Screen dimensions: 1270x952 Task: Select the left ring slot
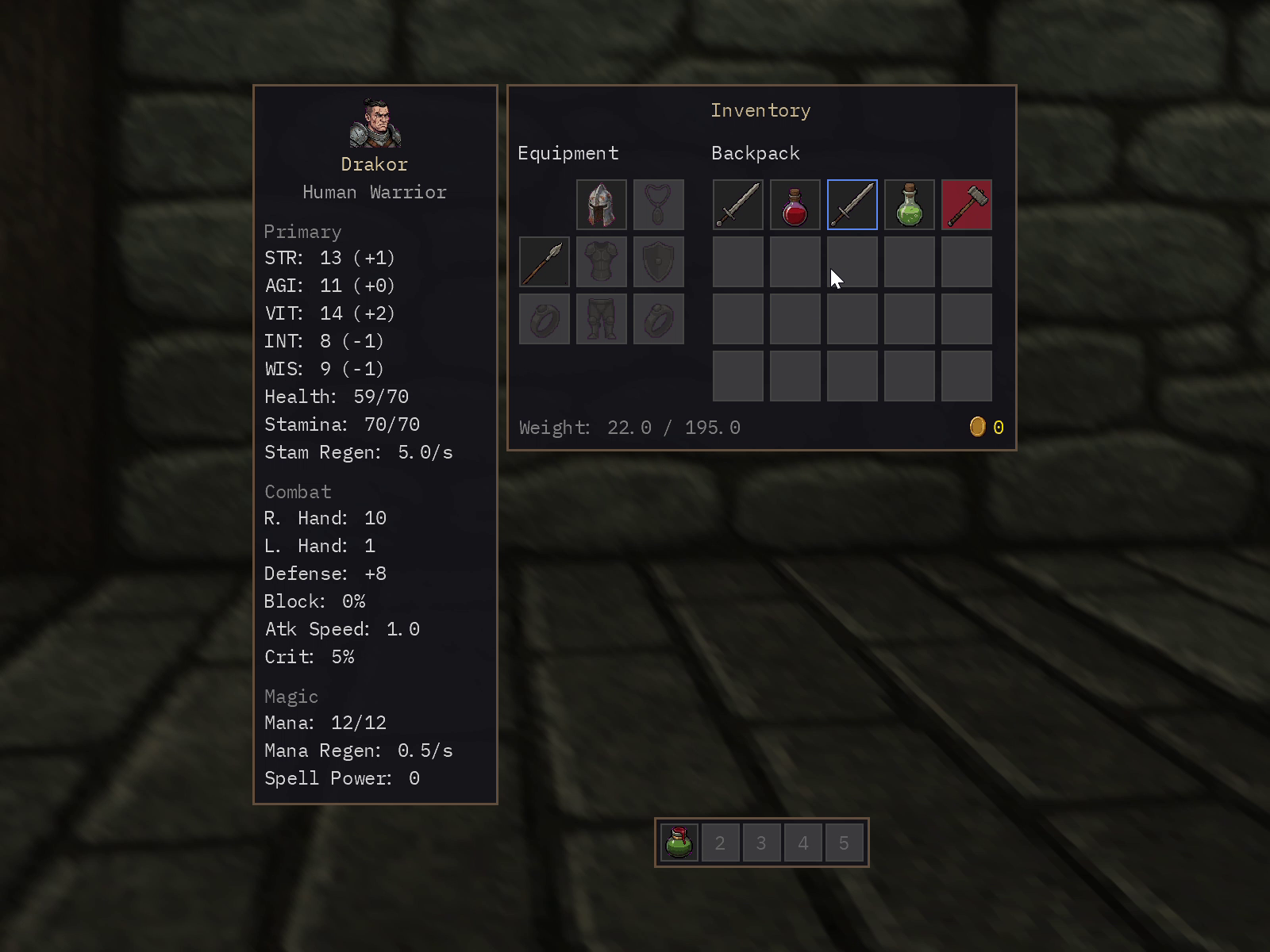pyautogui.click(x=544, y=318)
